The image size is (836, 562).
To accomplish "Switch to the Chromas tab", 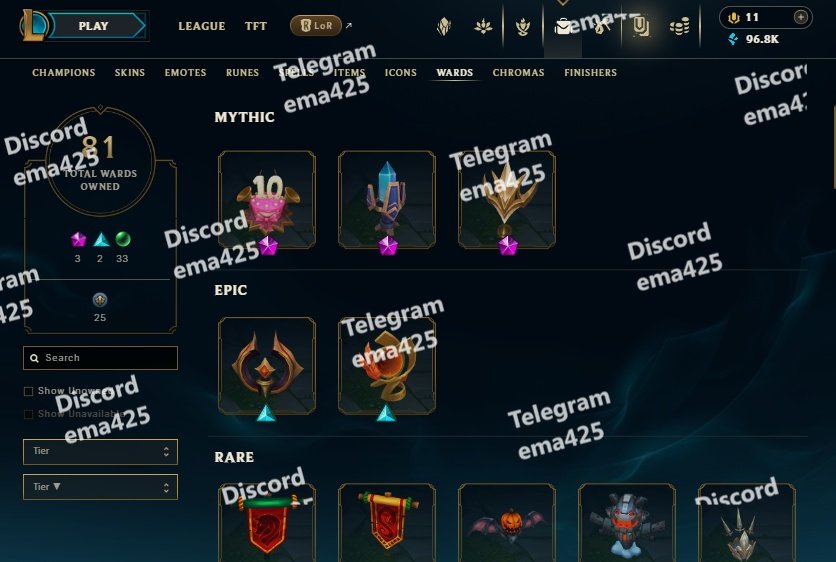I will tap(518, 73).
